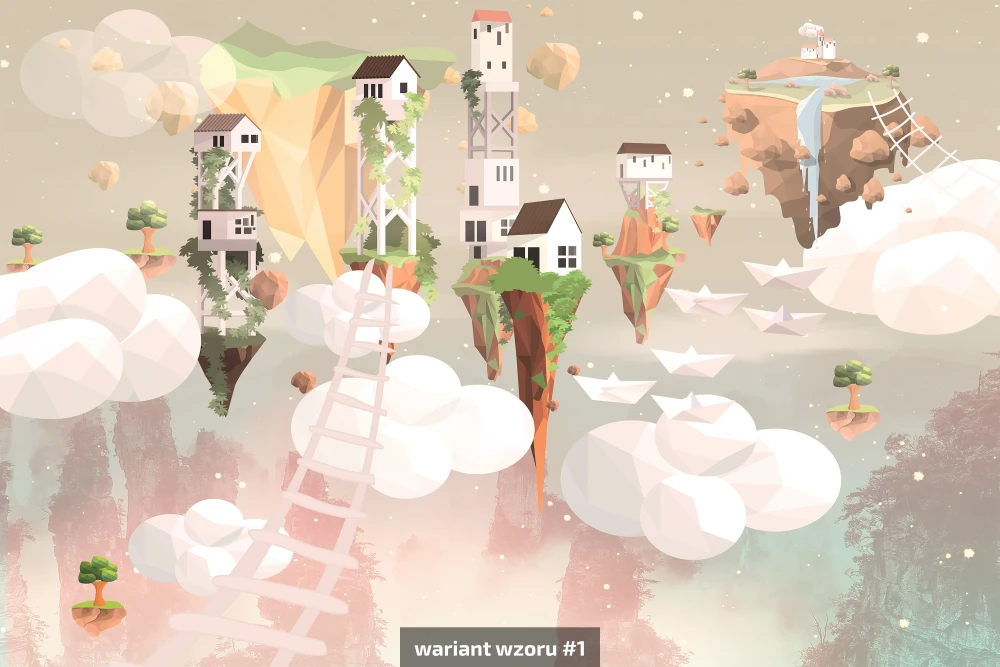Click the "wariant wzoru #1" label
Viewport: 1000px width, 667px height.
500,647
